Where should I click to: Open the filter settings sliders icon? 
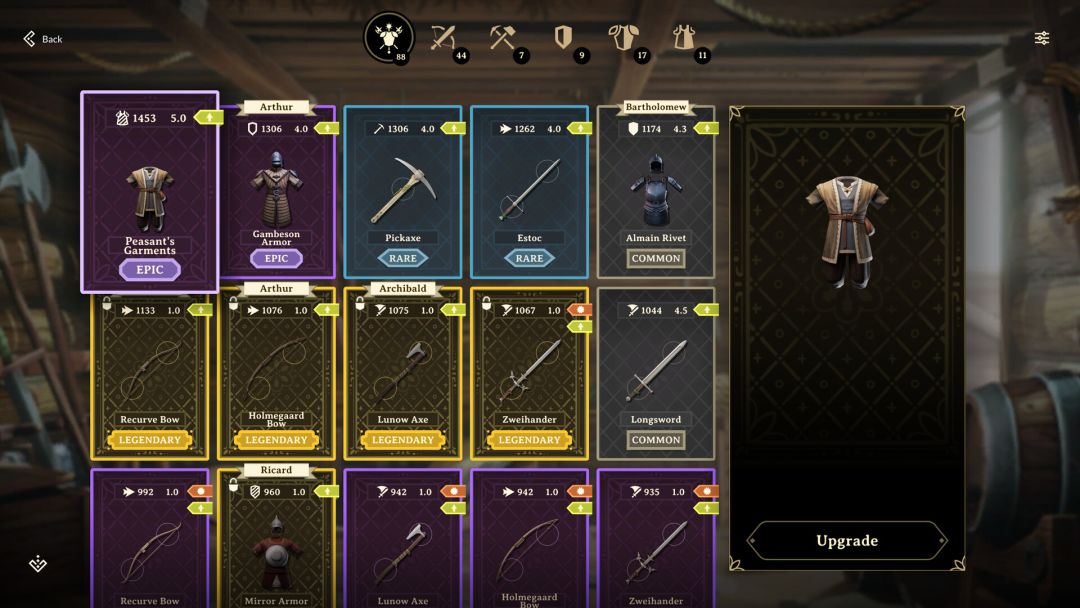pos(1042,38)
